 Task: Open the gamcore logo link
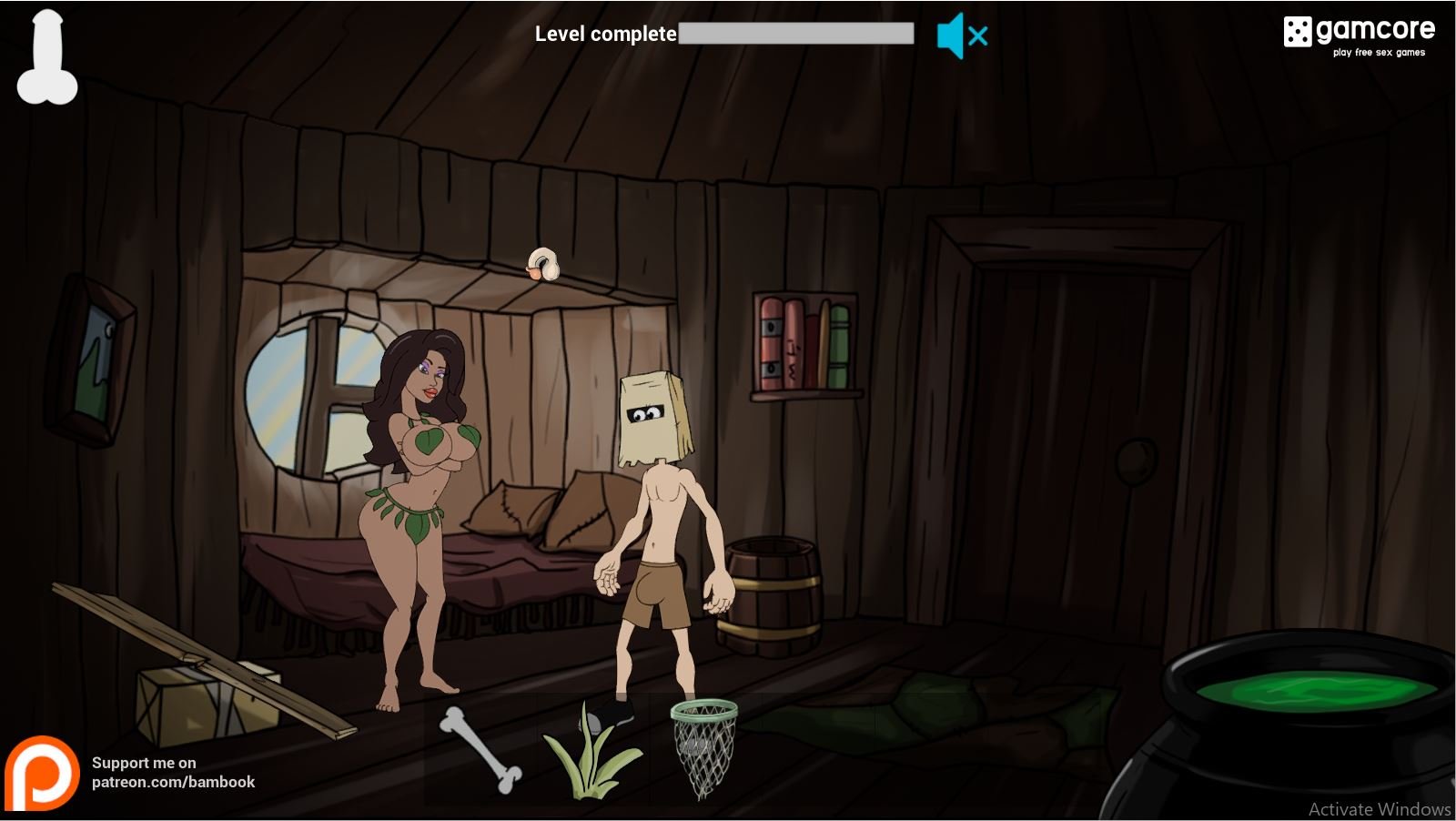pyautogui.click(x=1359, y=35)
